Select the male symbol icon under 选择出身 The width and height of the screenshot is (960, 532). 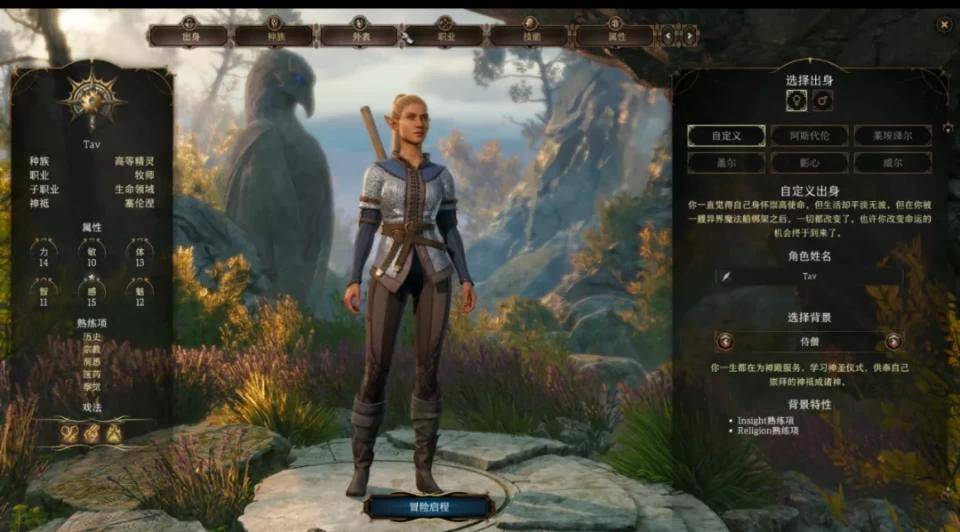click(x=822, y=100)
